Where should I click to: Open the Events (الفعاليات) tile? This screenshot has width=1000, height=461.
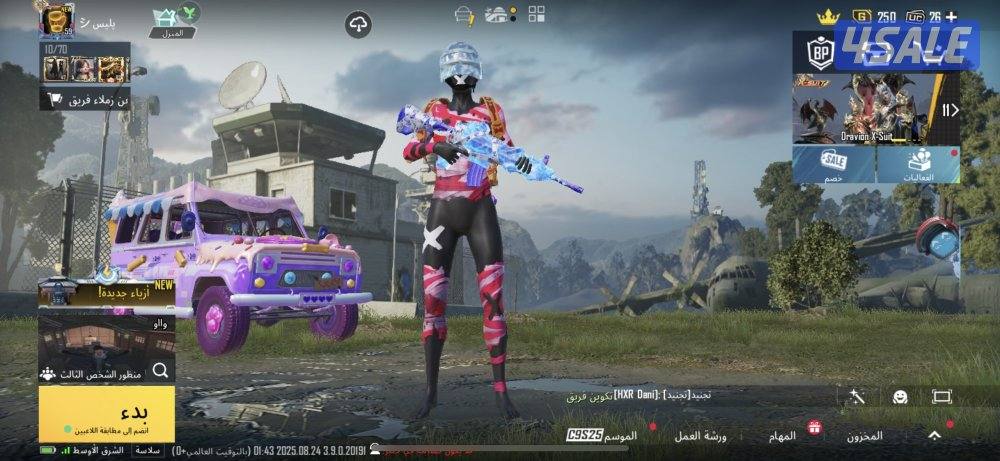click(920, 164)
